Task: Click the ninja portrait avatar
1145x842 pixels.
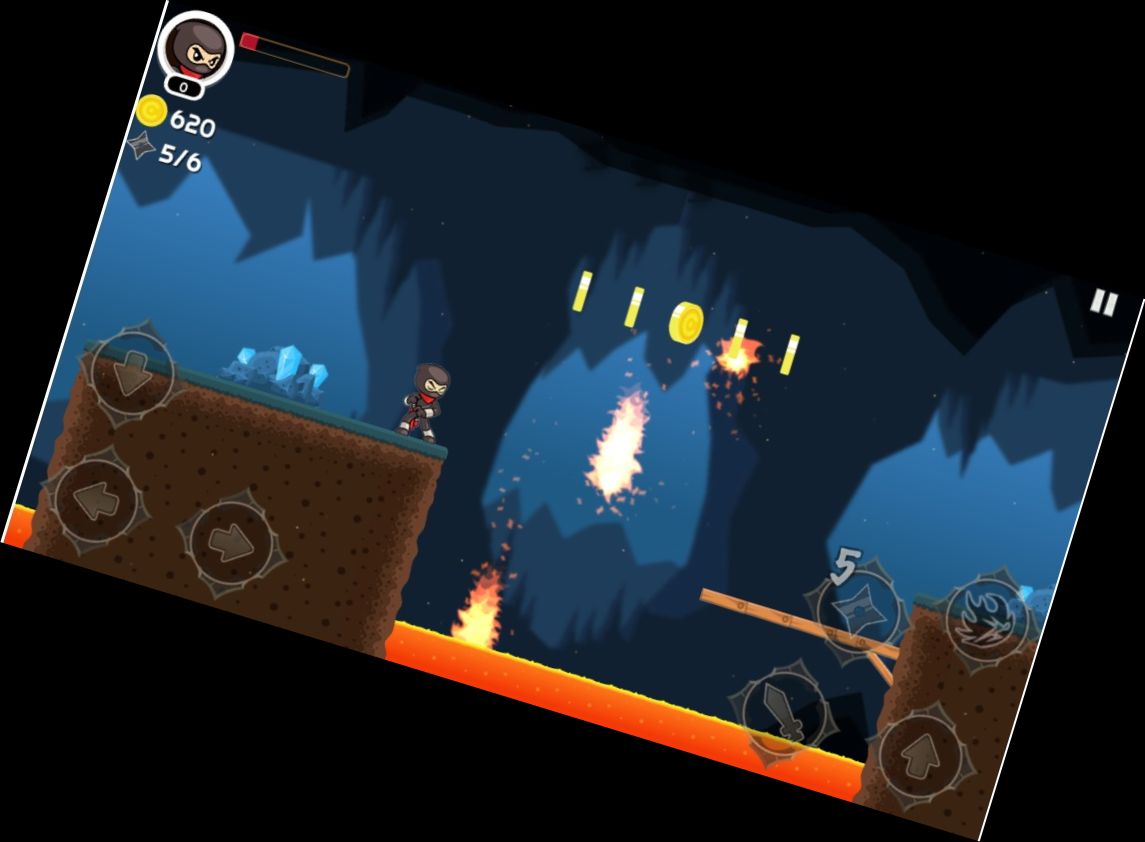Action: 197,48
